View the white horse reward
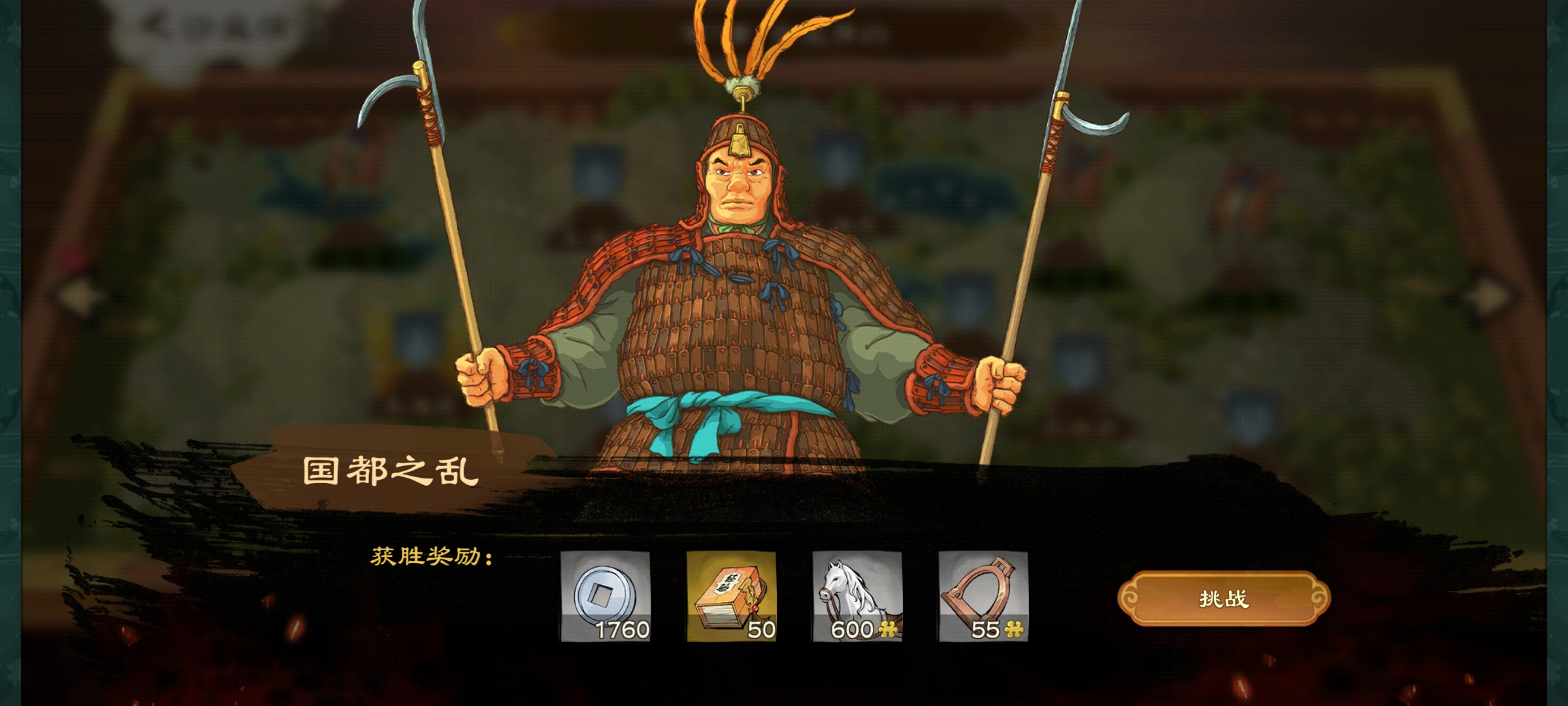The height and width of the screenshot is (706, 1568). 857,596
